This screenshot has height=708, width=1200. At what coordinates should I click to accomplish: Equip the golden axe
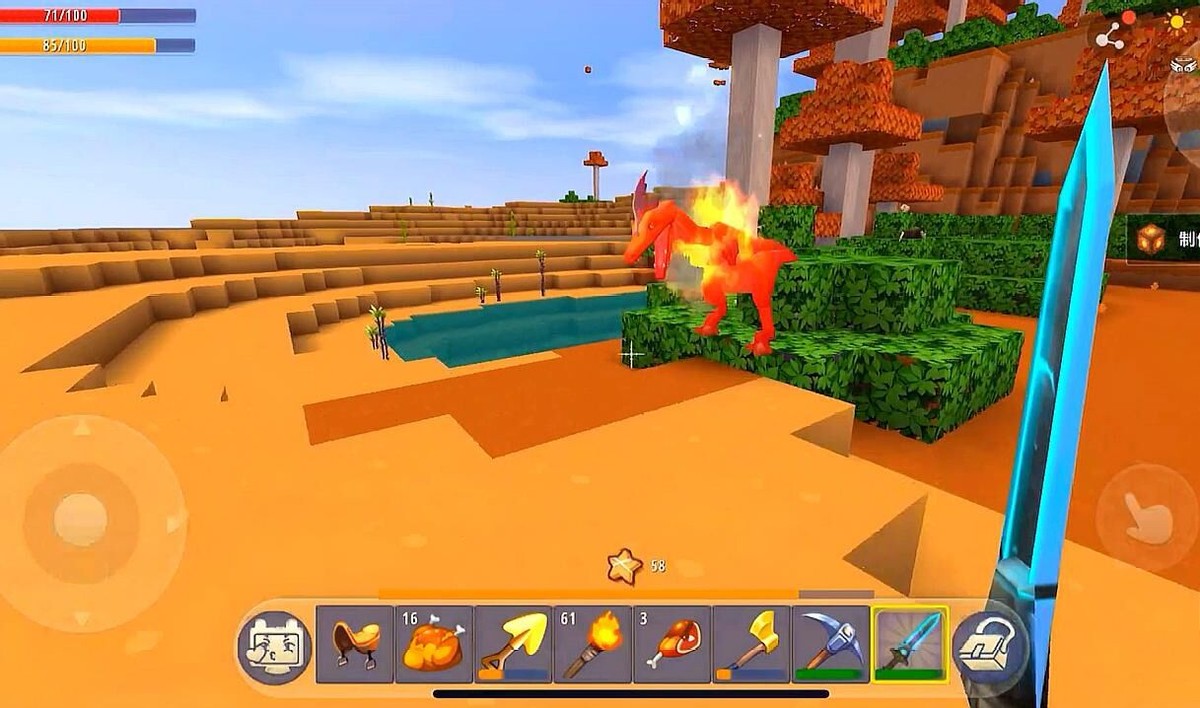(751, 644)
